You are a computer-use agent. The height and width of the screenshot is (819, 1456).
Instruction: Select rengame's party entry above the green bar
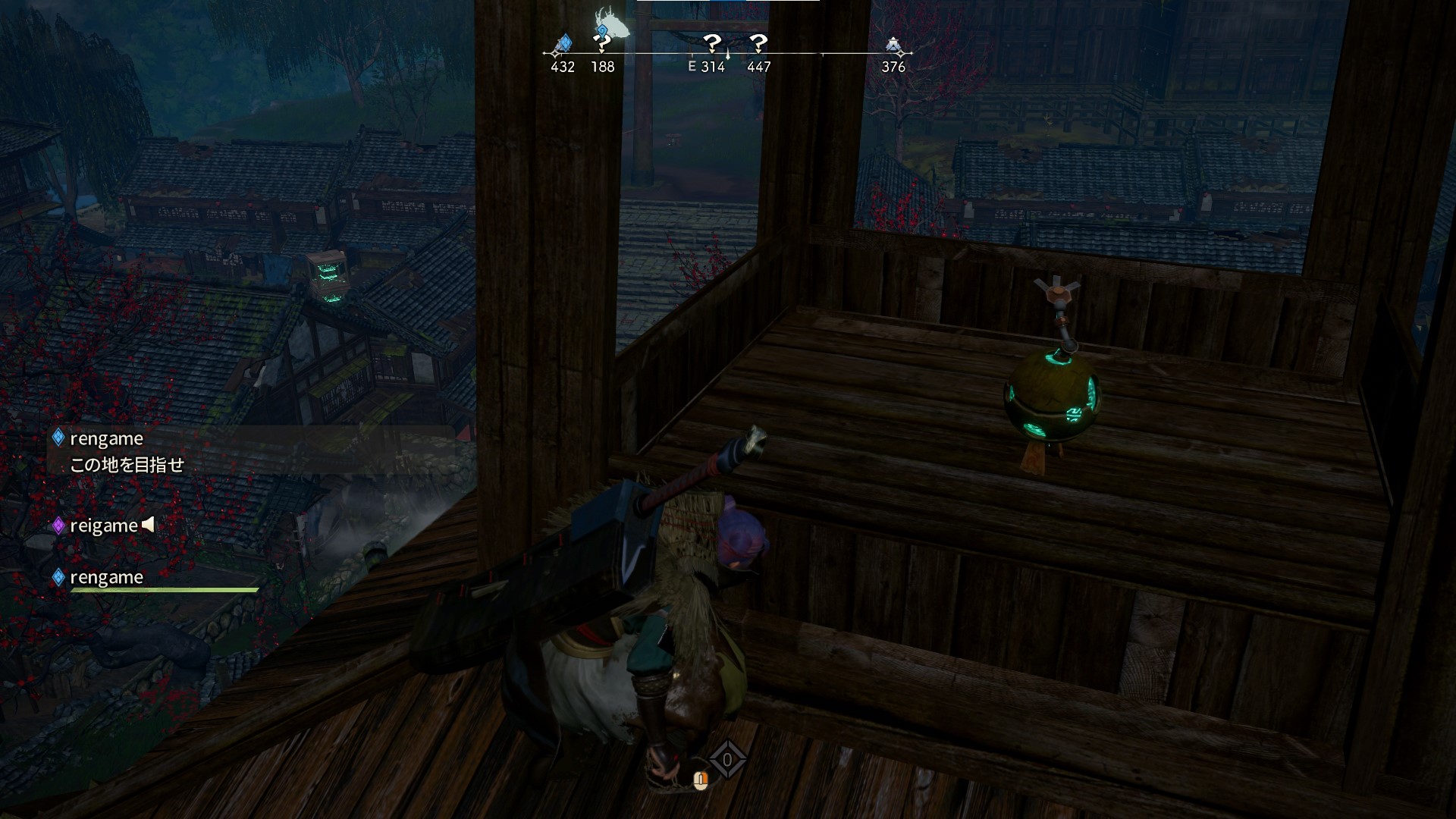pos(106,577)
